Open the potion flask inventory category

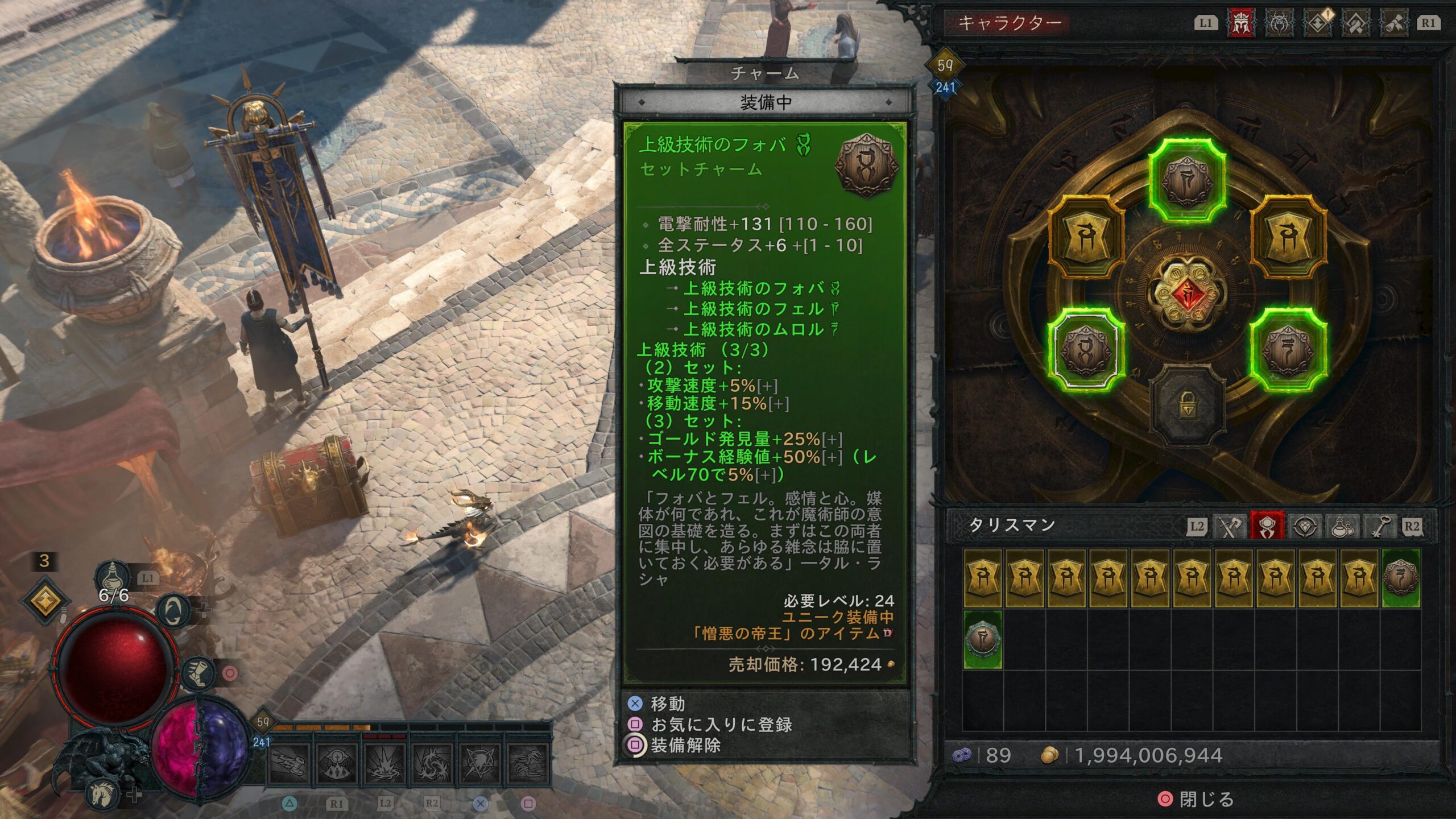click(x=1343, y=526)
